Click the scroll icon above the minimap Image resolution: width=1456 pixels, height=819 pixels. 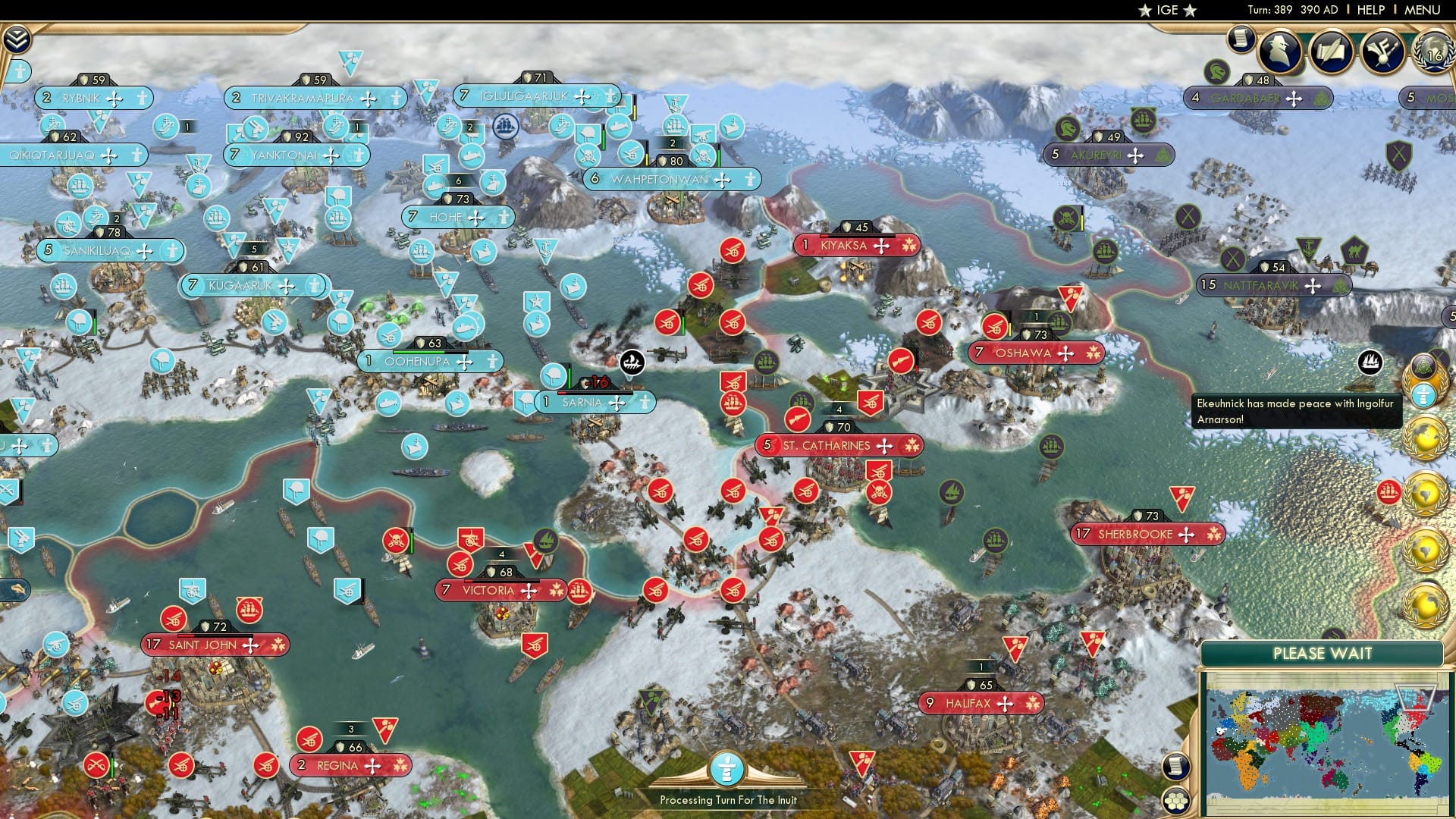[x=1175, y=766]
